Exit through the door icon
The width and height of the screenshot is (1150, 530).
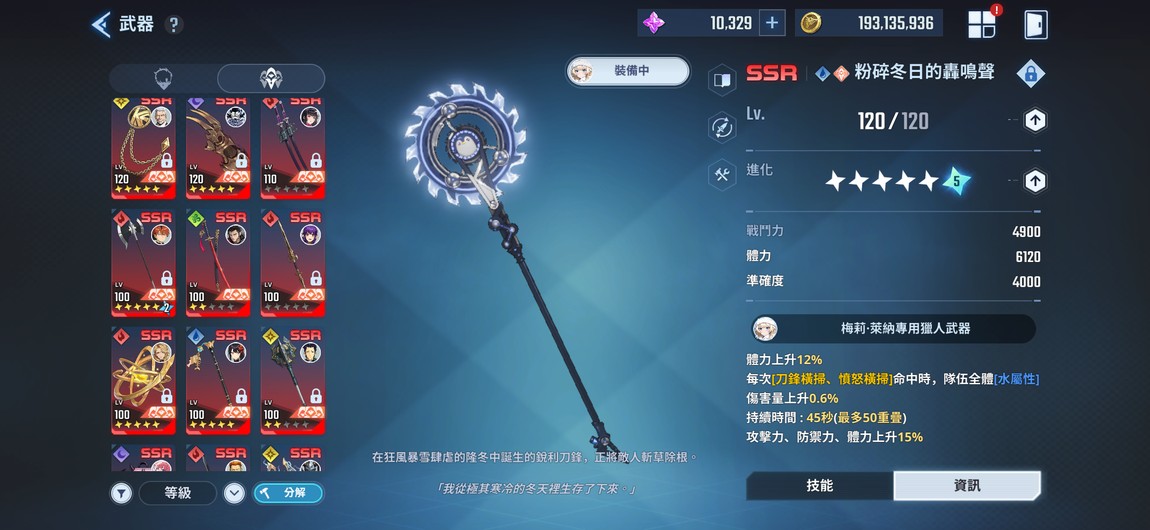(1035, 24)
